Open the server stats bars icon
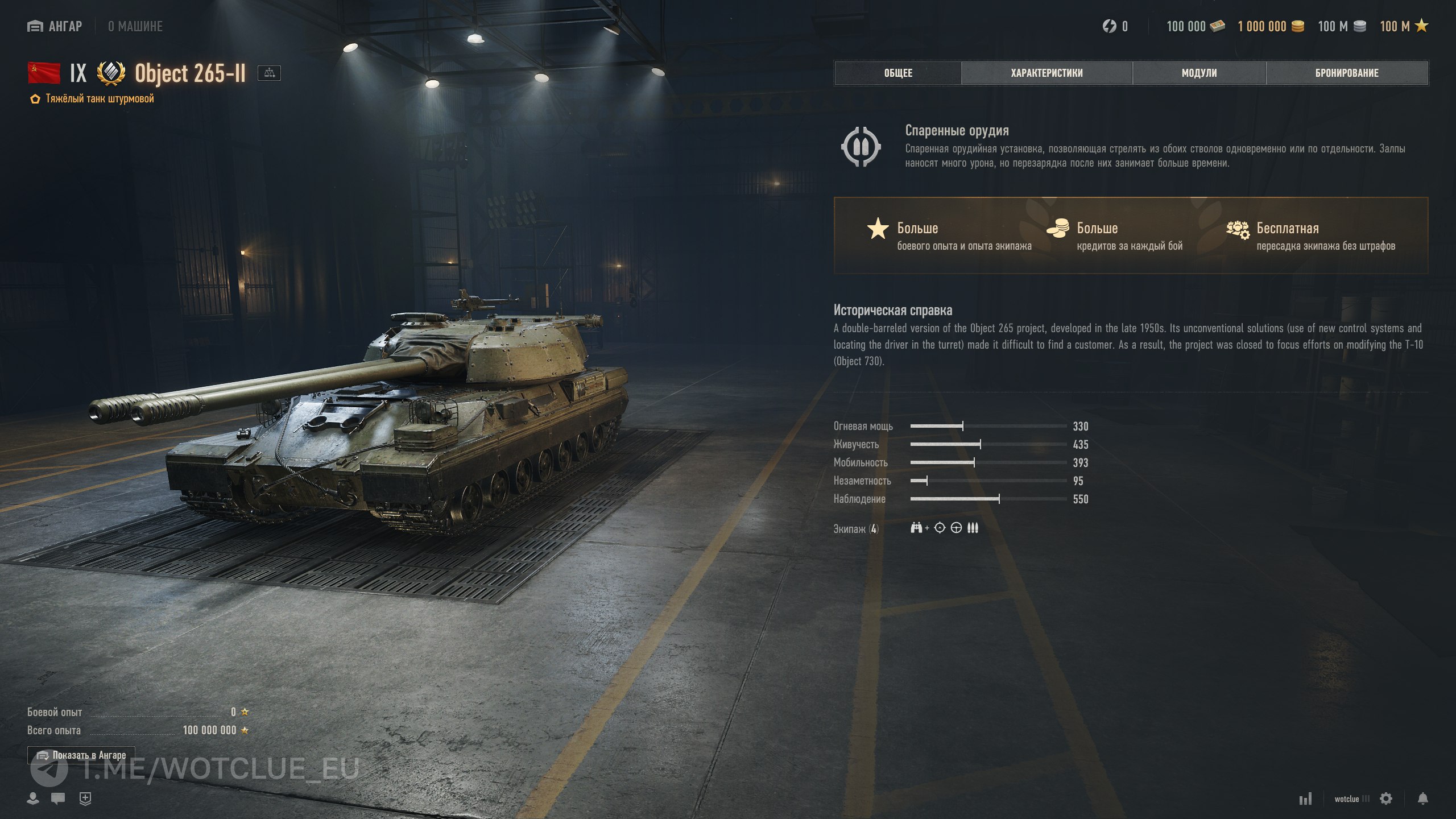Image resolution: width=1456 pixels, height=819 pixels. click(1305, 799)
